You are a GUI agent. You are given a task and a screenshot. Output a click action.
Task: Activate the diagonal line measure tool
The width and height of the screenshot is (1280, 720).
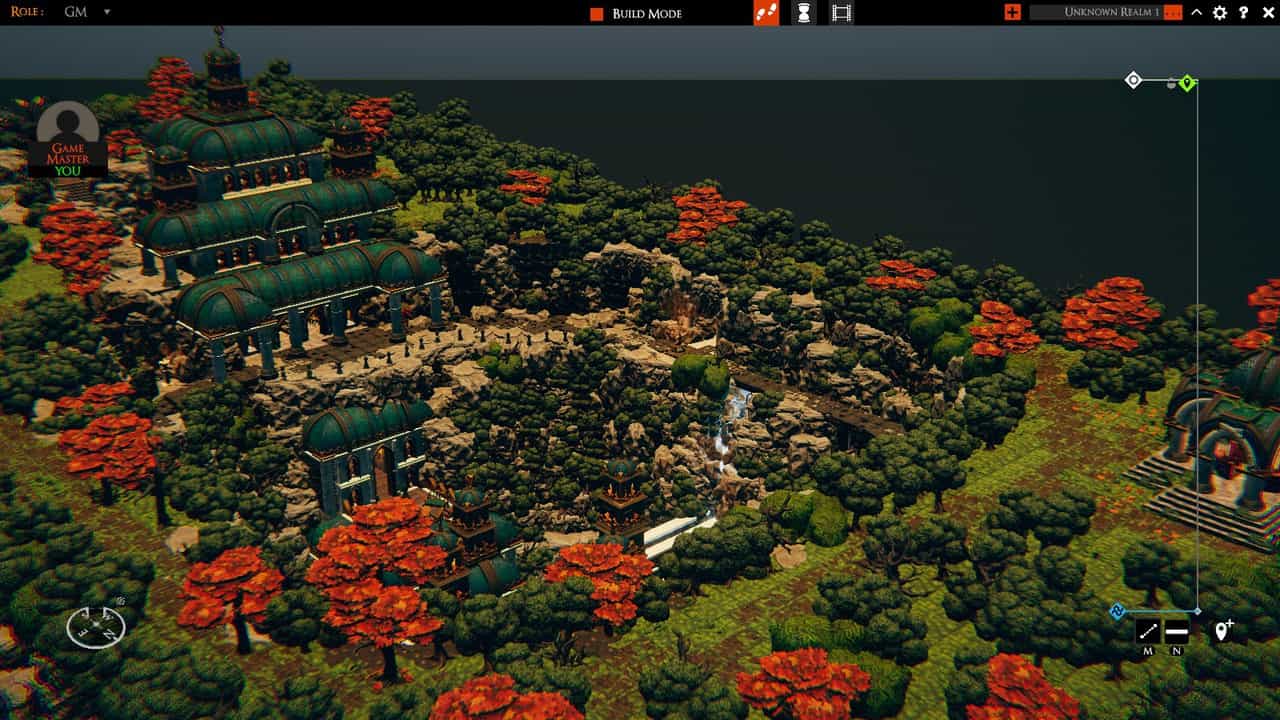[x=1147, y=631]
